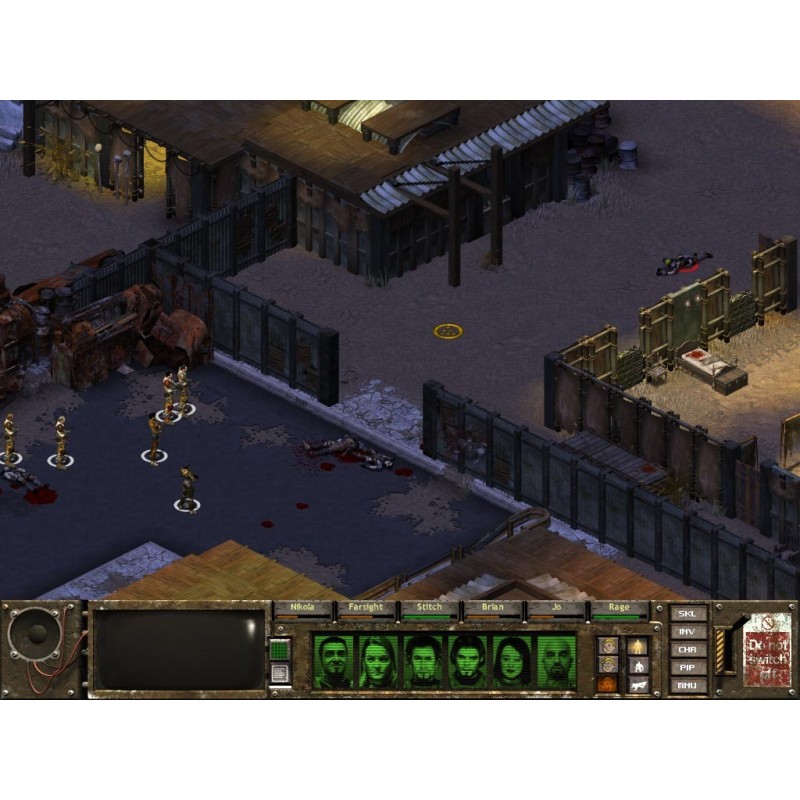Set stance to crouching figure icon
This screenshot has width=800, height=800.
[x=637, y=665]
